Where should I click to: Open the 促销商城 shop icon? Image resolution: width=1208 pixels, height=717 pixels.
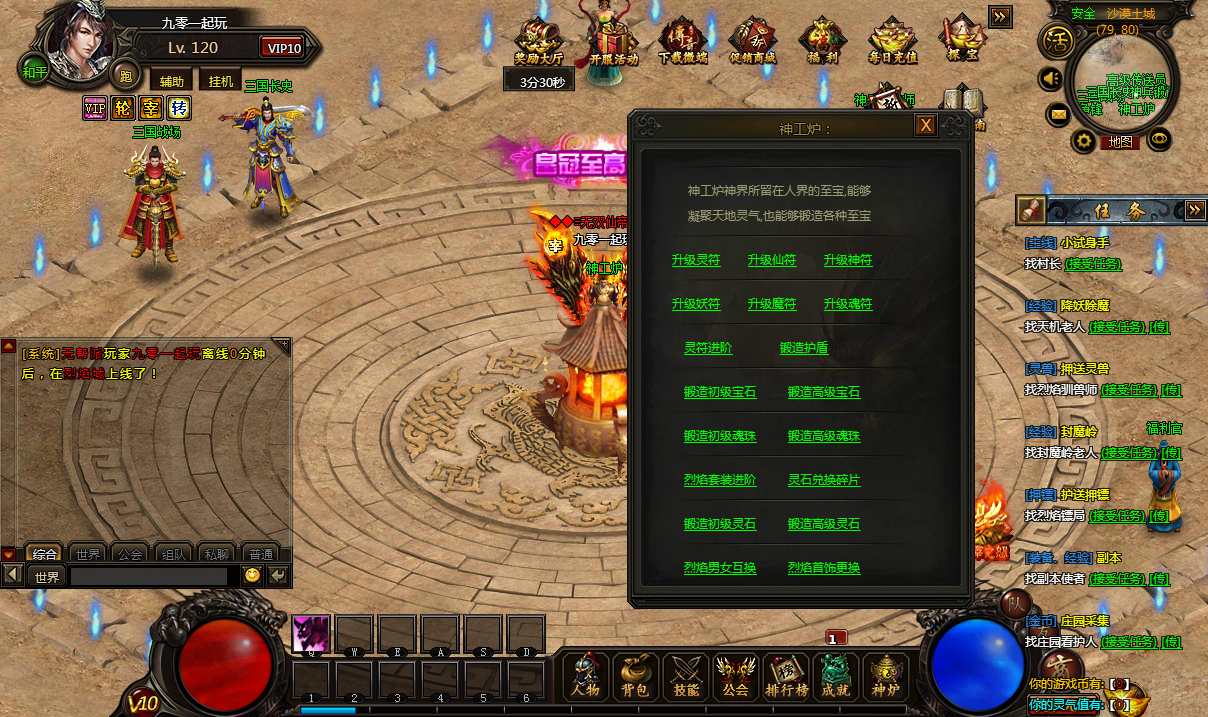753,42
